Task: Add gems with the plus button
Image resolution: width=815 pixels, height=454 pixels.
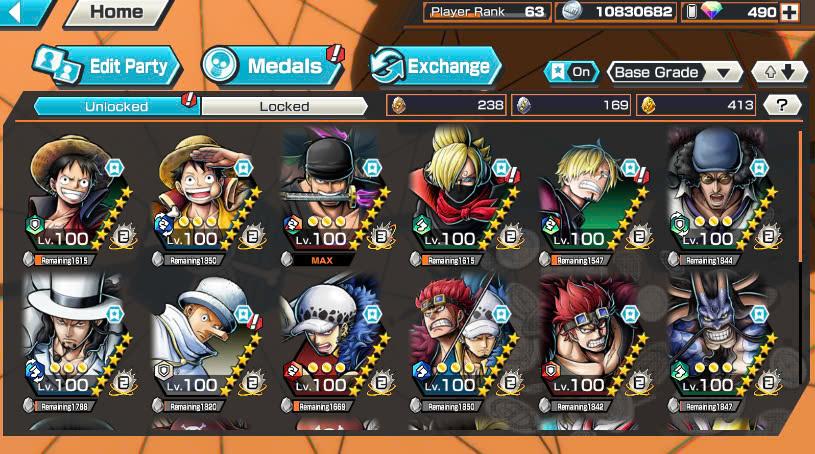Action: tap(790, 12)
